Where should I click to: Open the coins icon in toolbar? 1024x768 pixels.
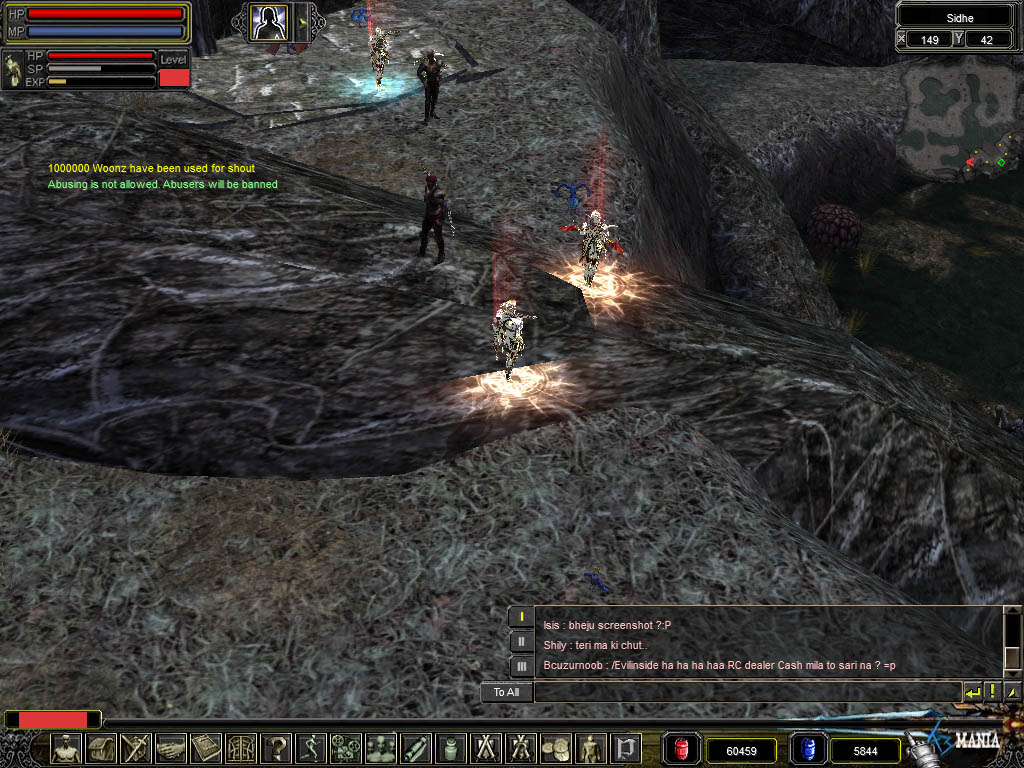[556, 748]
